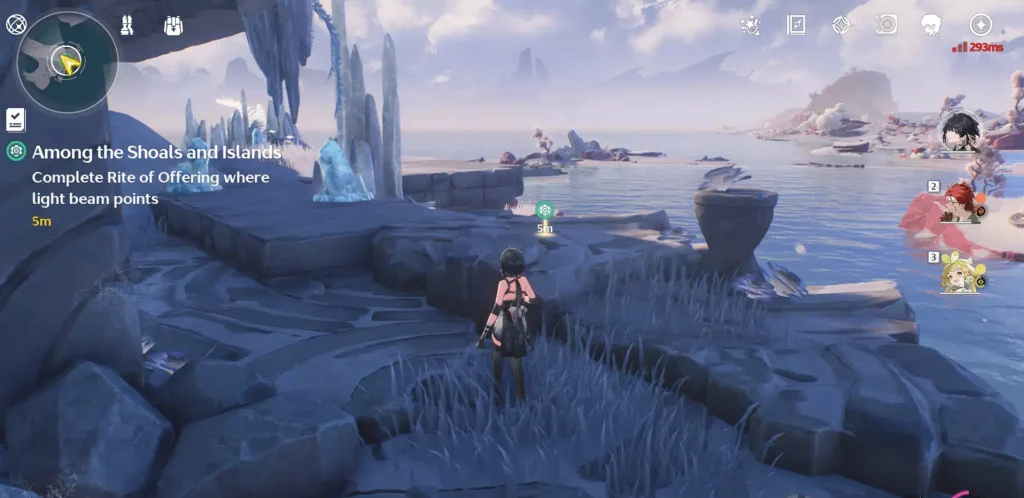Open the circled star menu icon
Image resolution: width=1024 pixels, height=498 pixels.
[x=981, y=25]
